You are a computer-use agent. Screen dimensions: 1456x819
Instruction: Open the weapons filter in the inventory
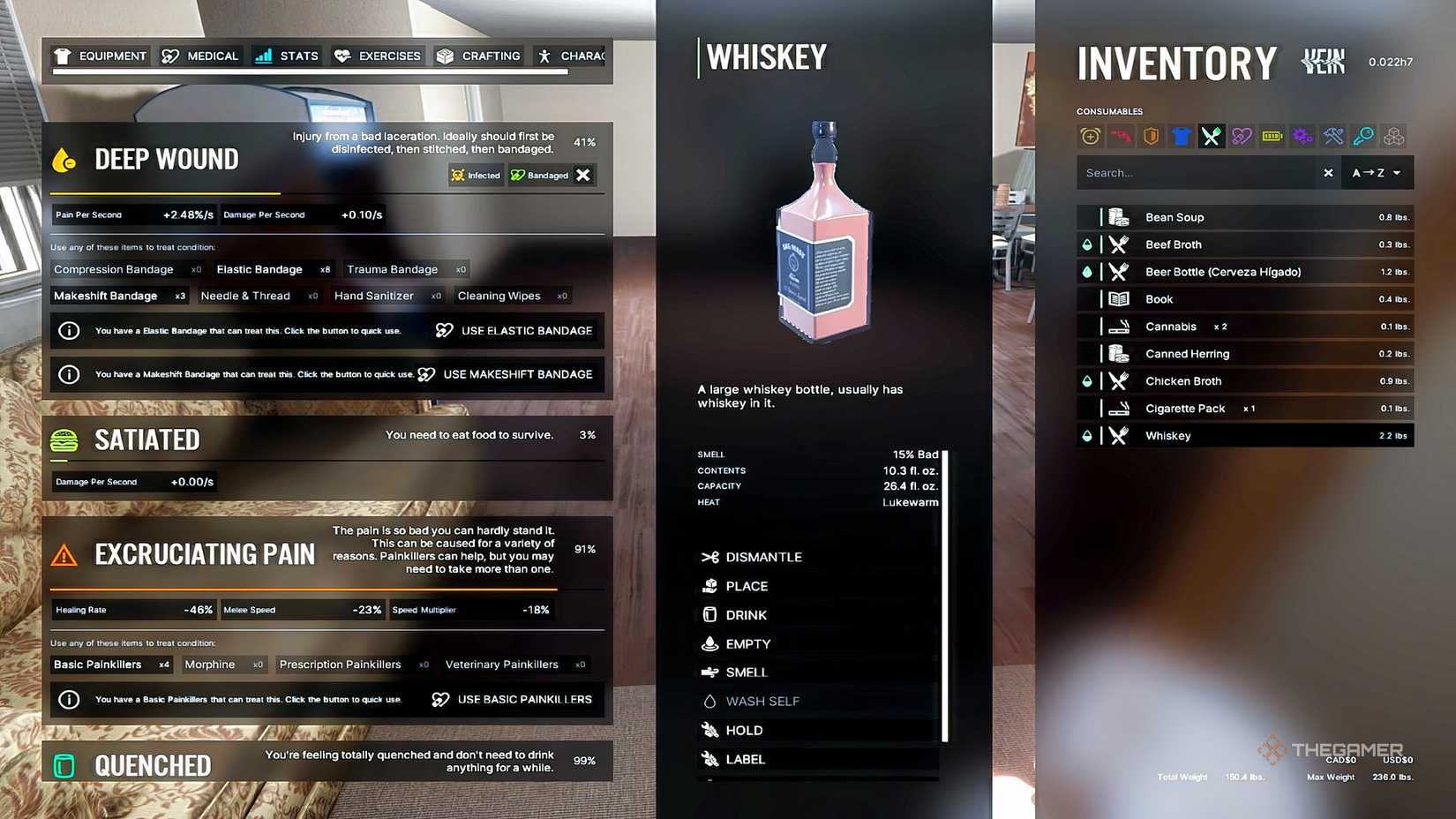point(1119,136)
